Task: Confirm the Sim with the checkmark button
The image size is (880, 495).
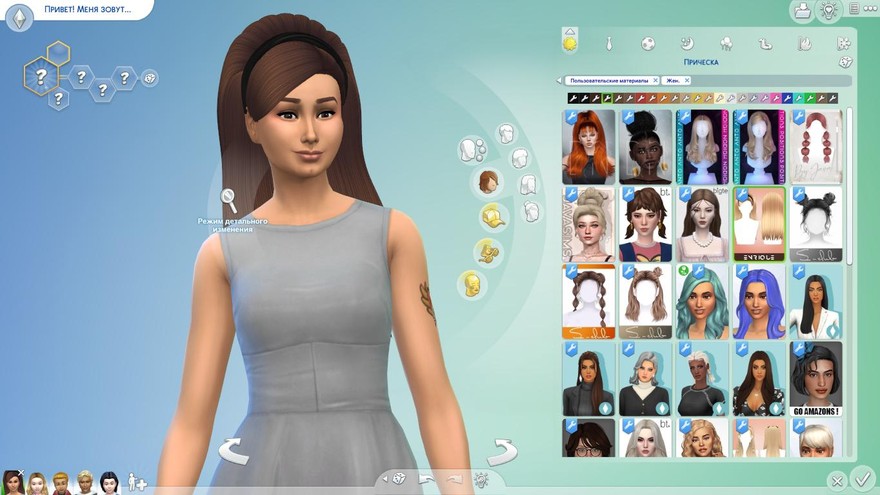Action: tap(863, 479)
